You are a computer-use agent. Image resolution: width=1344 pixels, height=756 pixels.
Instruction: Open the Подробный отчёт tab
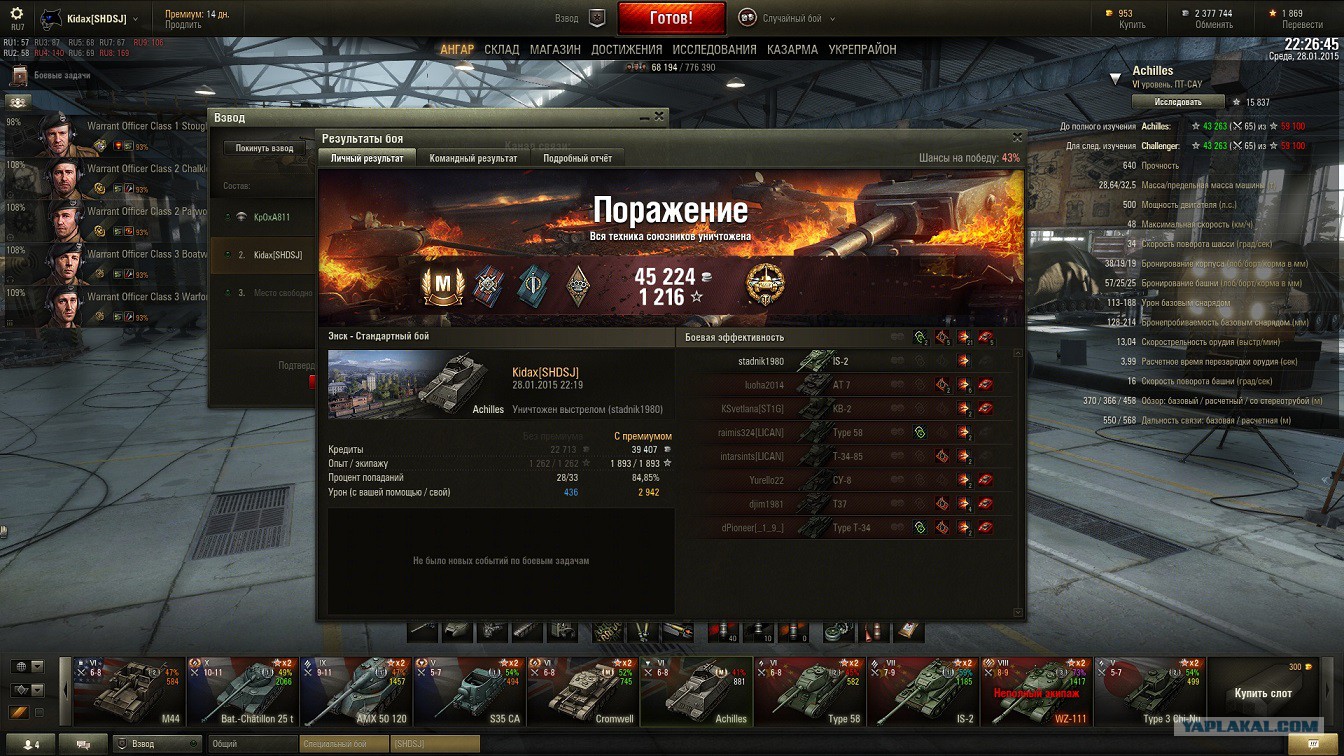[577, 158]
